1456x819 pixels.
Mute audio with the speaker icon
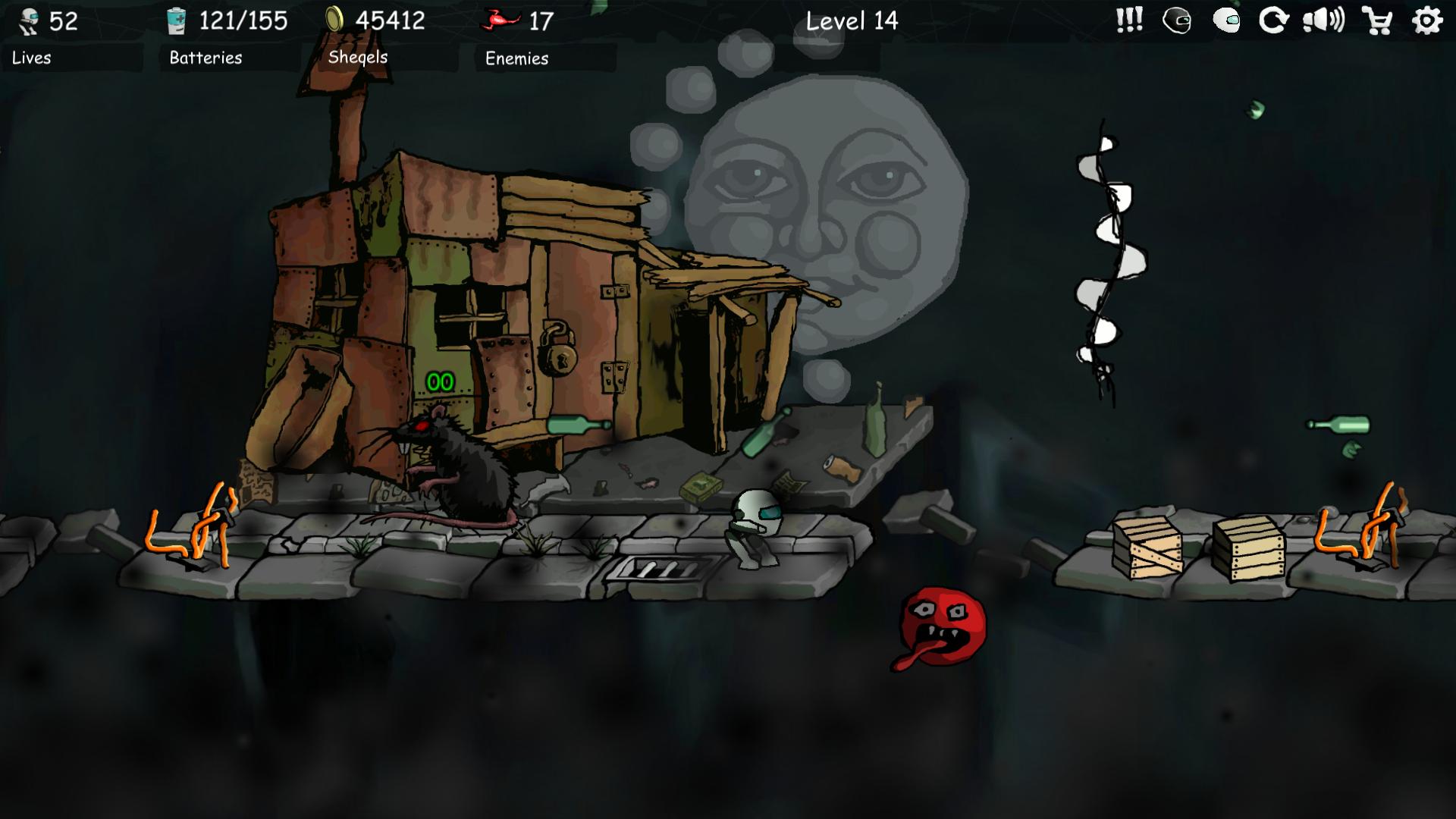(x=1326, y=21)
